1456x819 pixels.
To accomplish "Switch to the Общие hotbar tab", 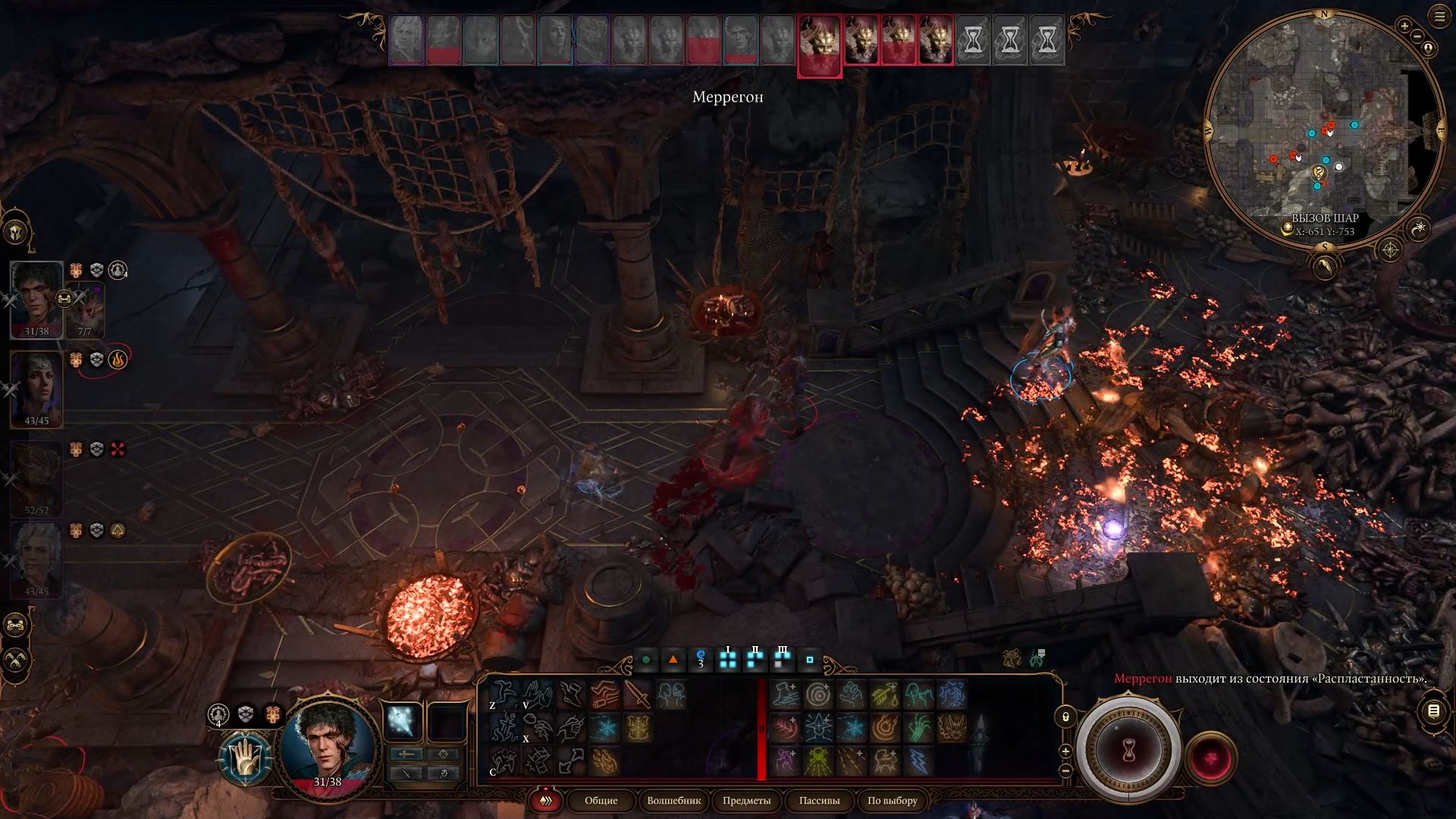I will point(601,800).
